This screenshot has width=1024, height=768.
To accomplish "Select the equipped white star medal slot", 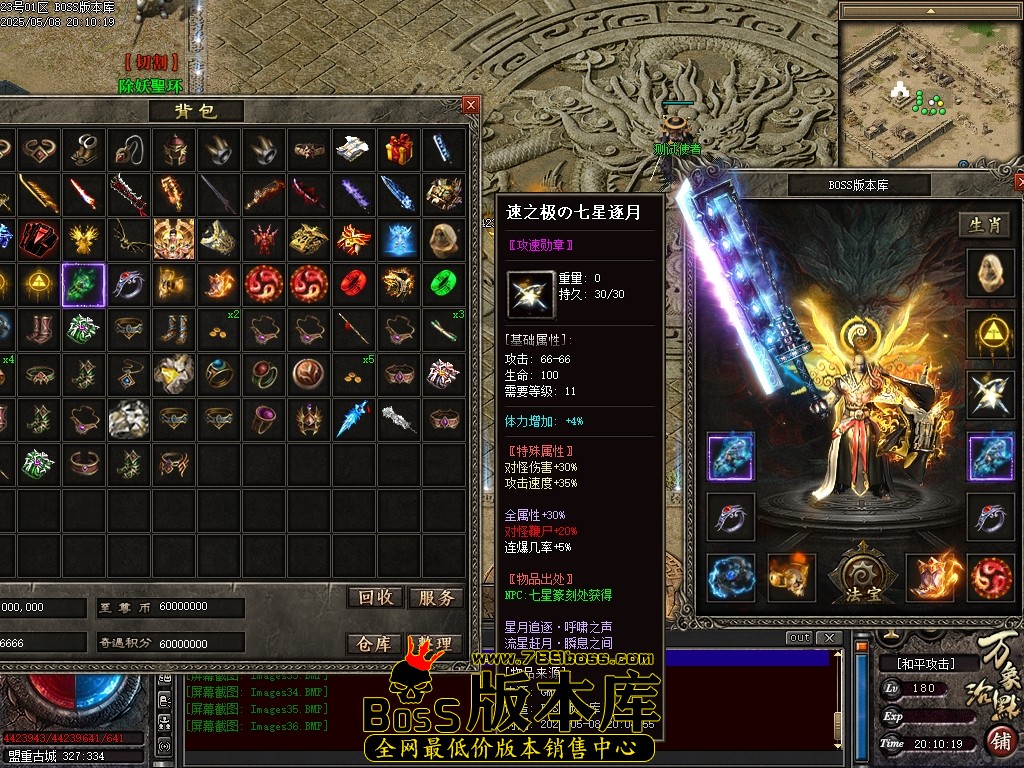I will tap(990, 394).
